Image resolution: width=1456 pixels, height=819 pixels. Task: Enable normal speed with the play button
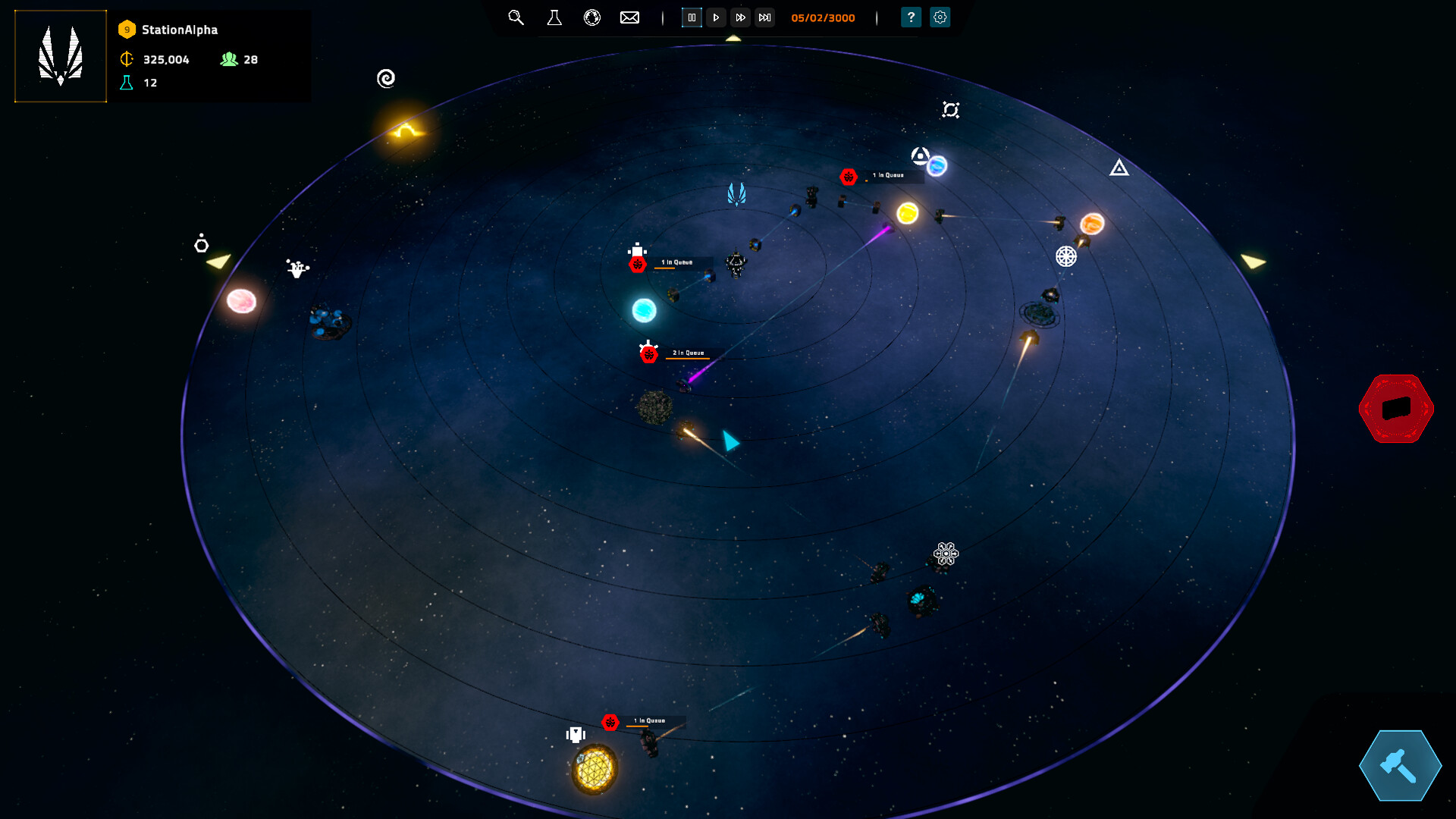[x=716, y=17]
